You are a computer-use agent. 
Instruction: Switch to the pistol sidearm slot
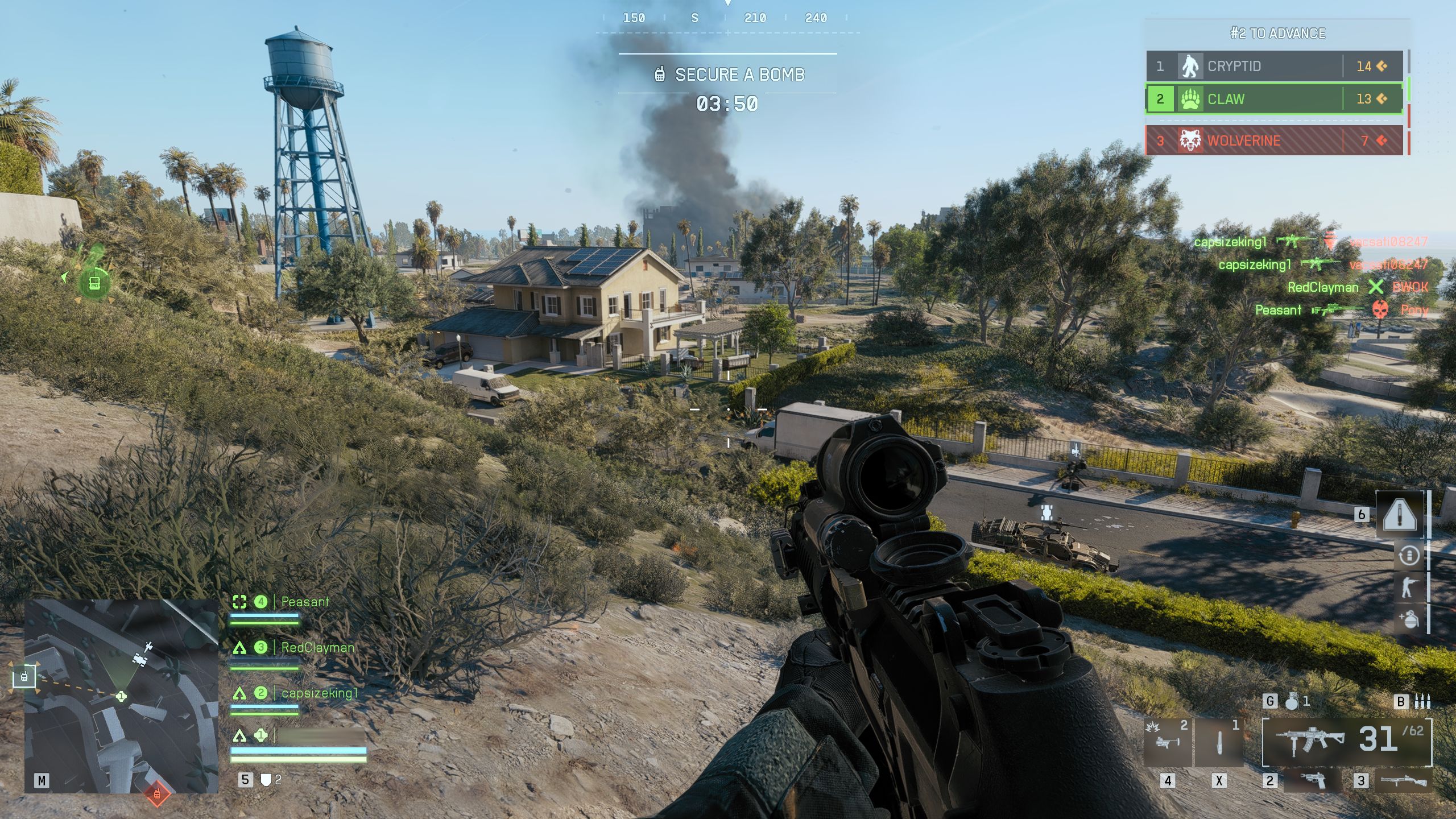[1313, 780]
